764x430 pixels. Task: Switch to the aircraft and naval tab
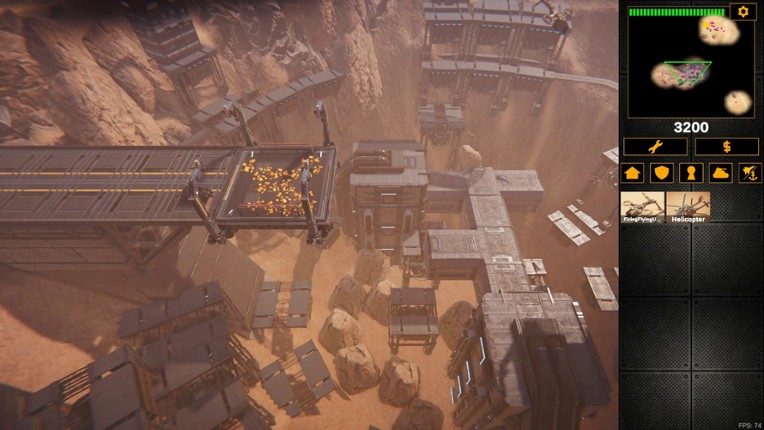pos(749,173)
